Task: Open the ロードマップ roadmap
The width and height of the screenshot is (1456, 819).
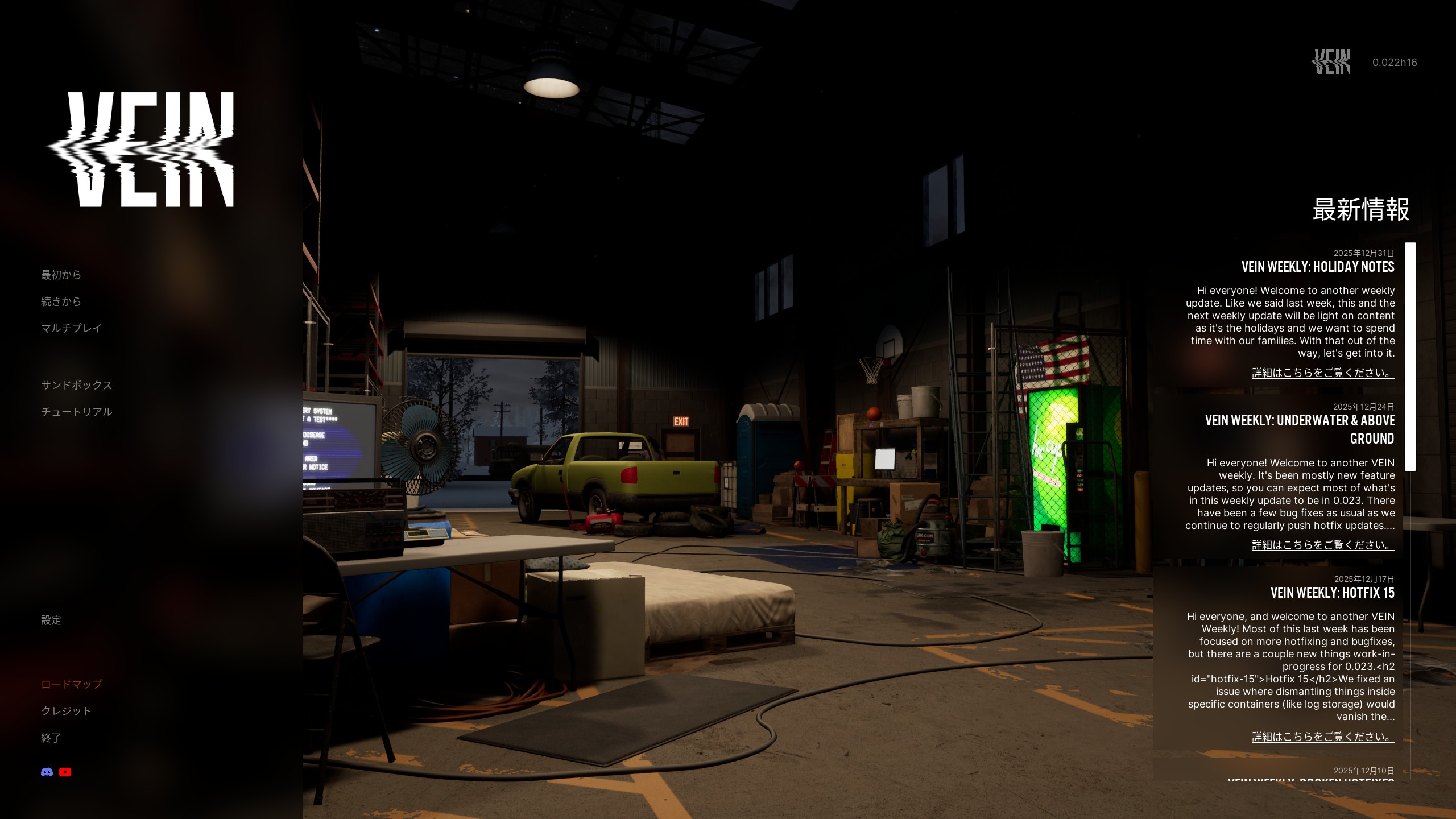Action: coord(71,684)
